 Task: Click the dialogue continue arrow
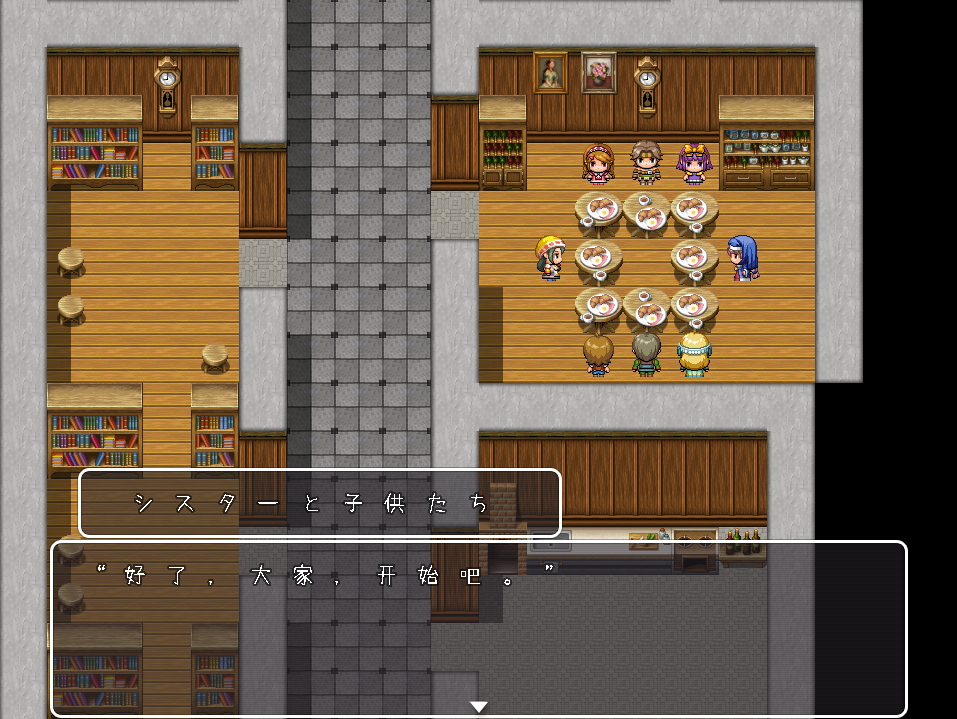pos(479,707)
